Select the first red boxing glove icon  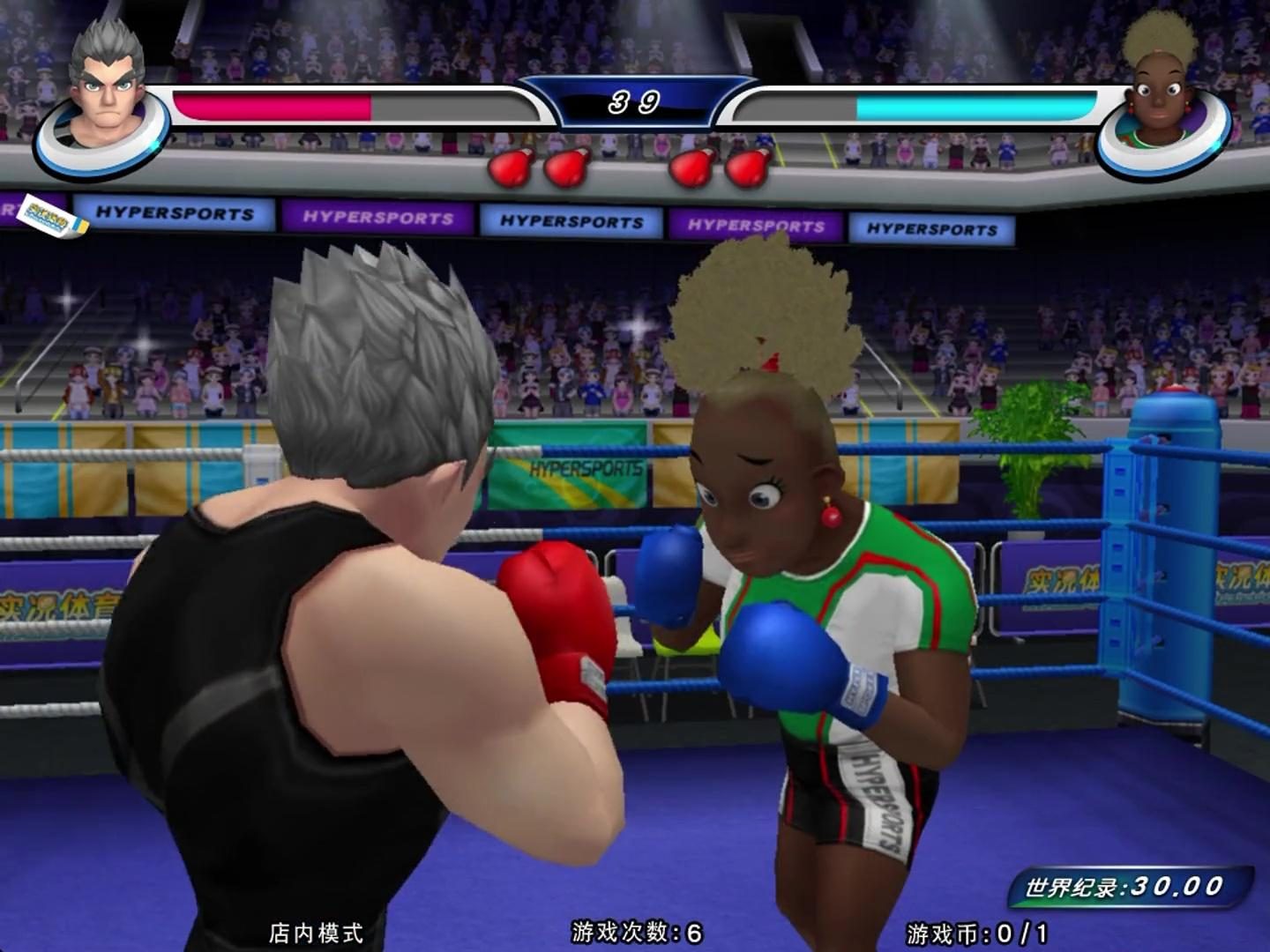point(512,164)
